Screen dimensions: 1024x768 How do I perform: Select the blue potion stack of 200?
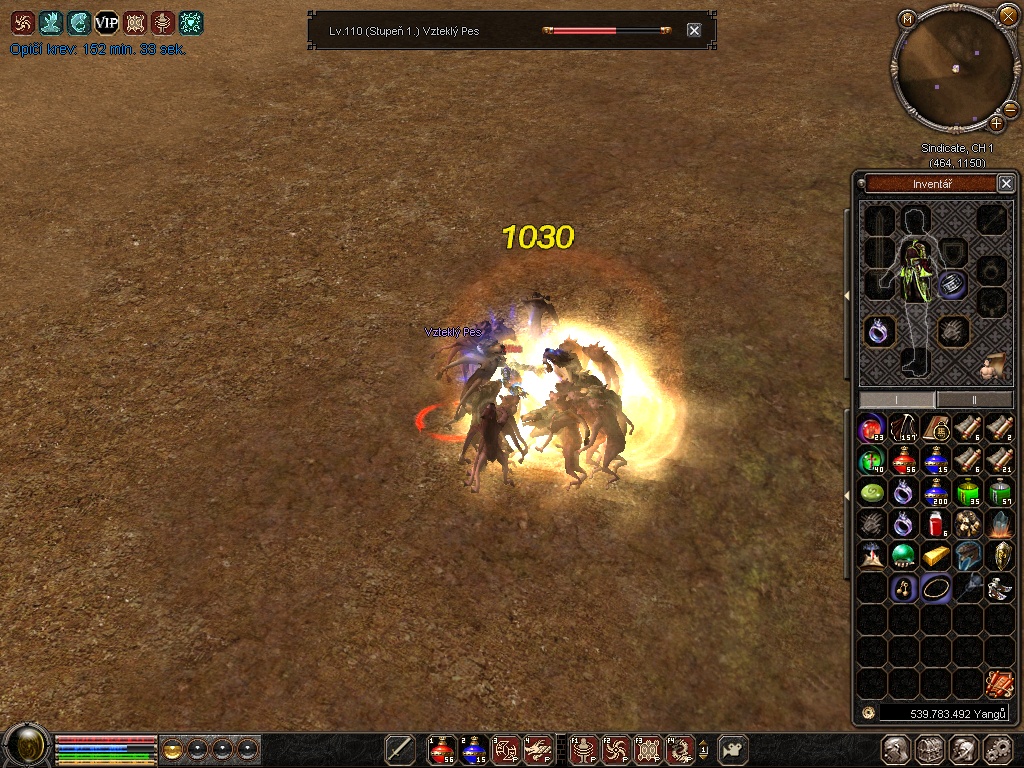coord(936,493)
